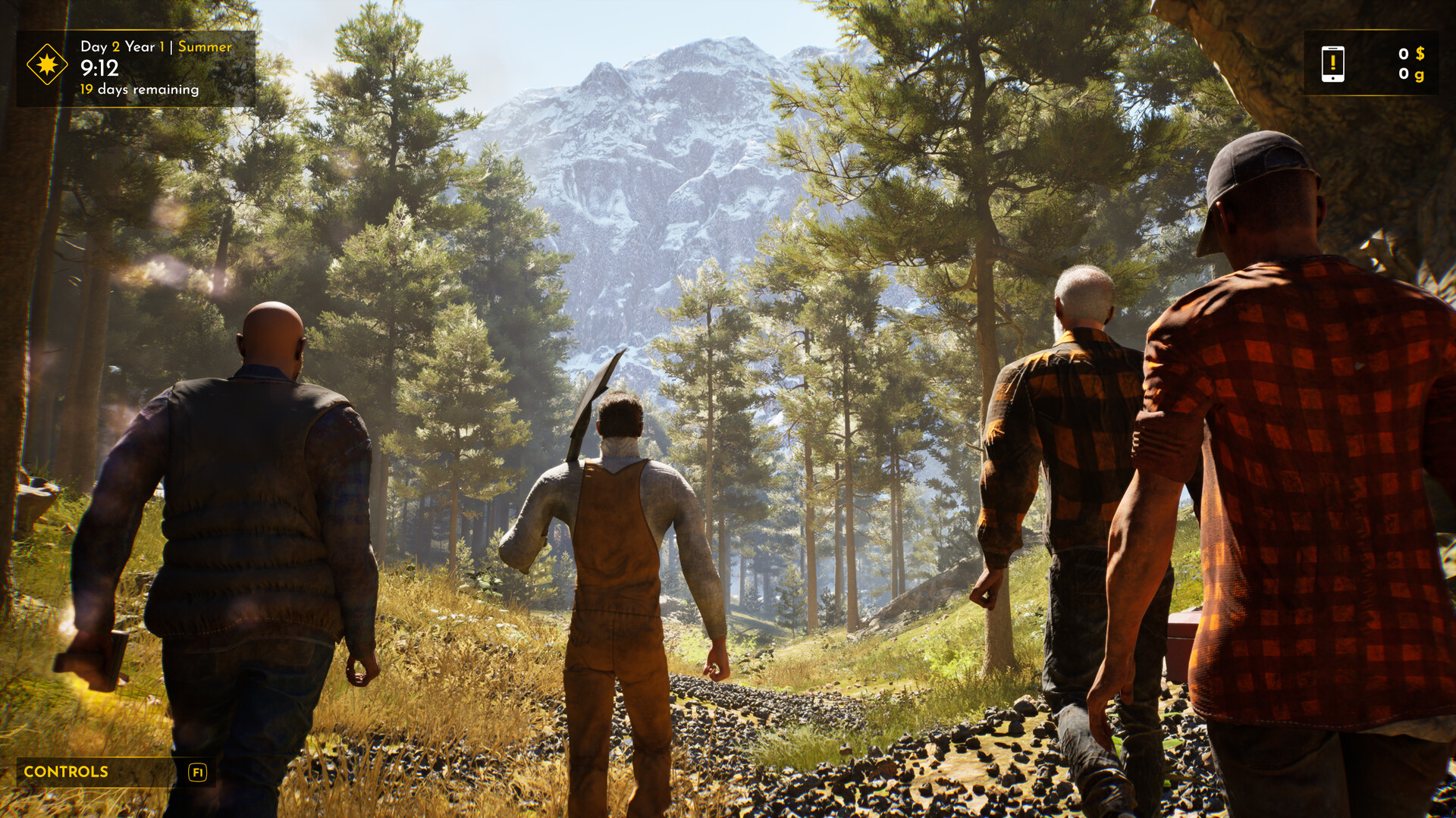Click the Day 2 Year 1 header
This screenshot has width=1456, height=818.
pyautogui.click(x=121, y=46)
